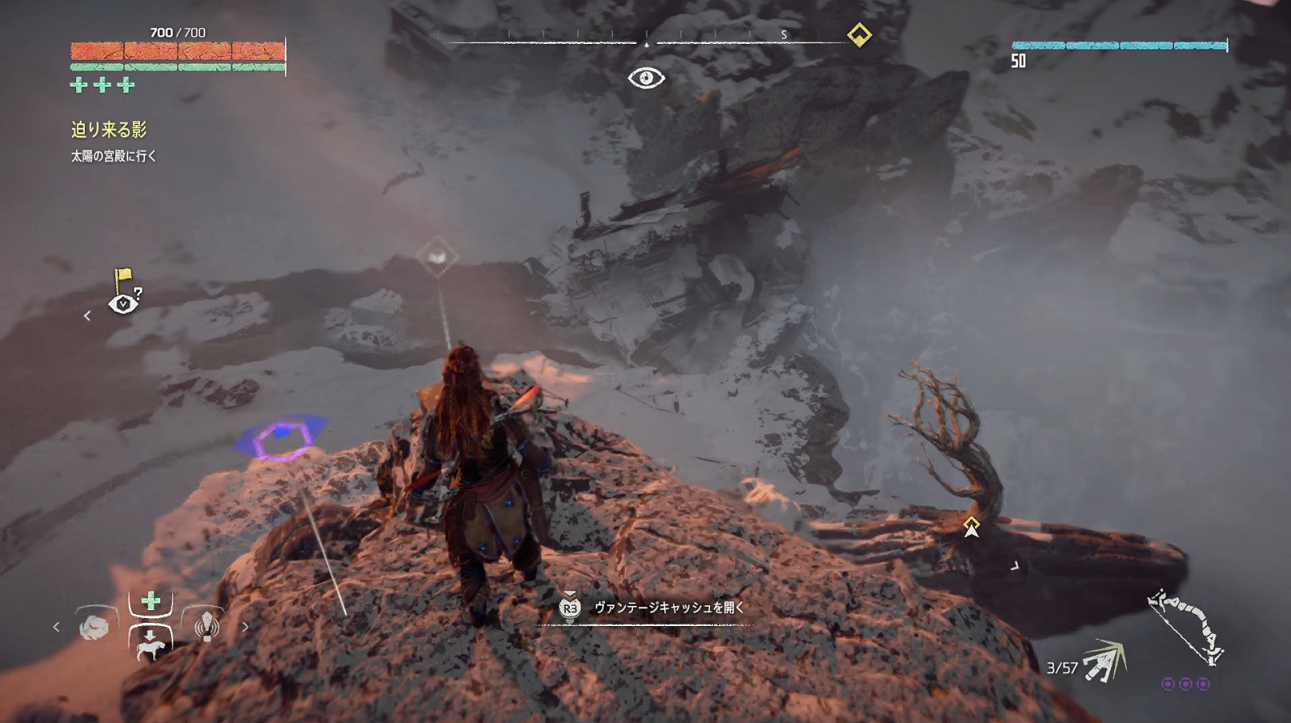Image resolution: width=1291 pixels, height=723 pixels.
Task: Click the yellow quest diamond on compass
Action: click(x=859, y=35)
